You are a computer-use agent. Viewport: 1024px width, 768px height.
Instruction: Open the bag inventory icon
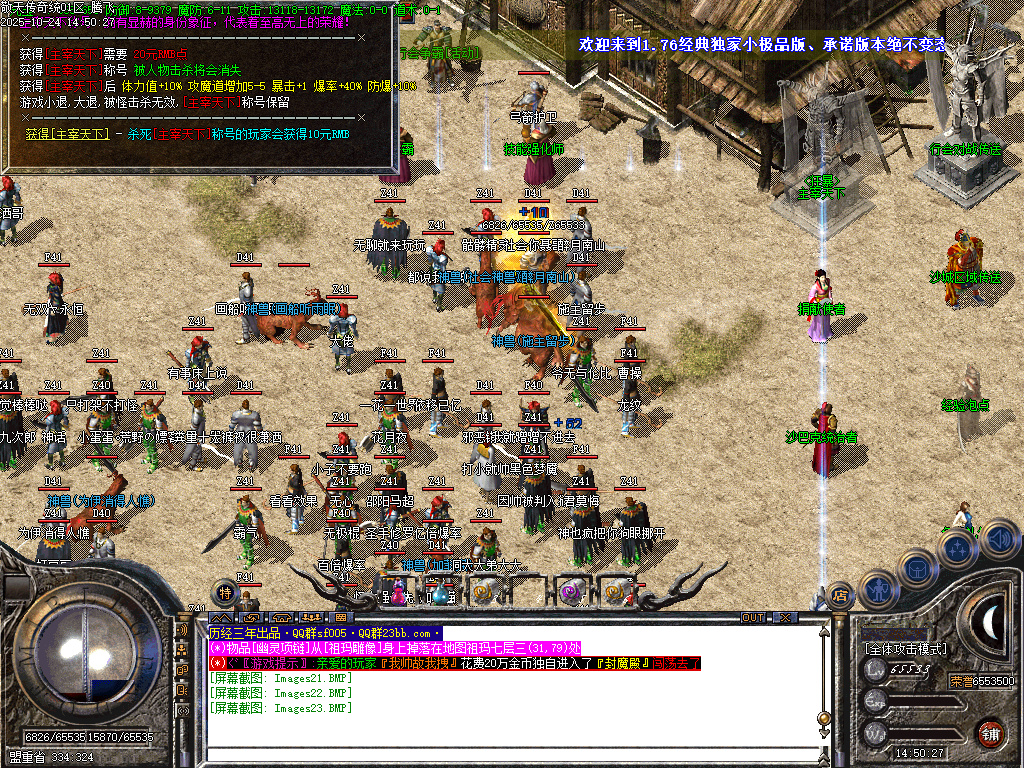[917, 569]
